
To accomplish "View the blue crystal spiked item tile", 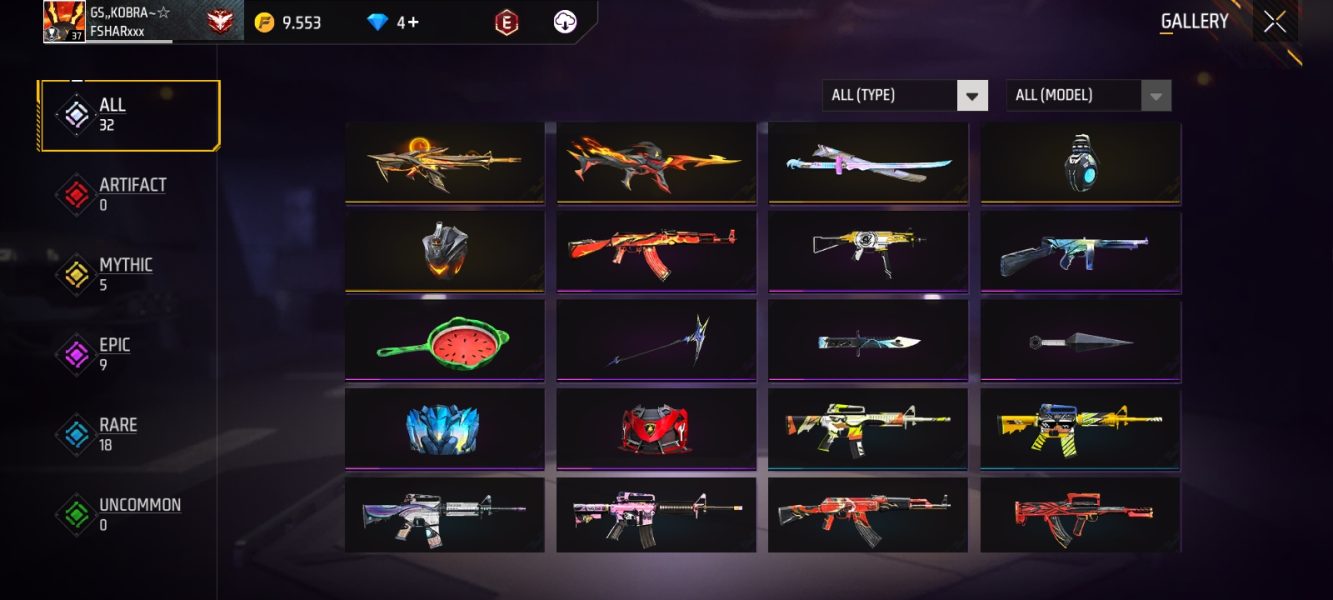I will pyautogui.click(x=444, y=428).
